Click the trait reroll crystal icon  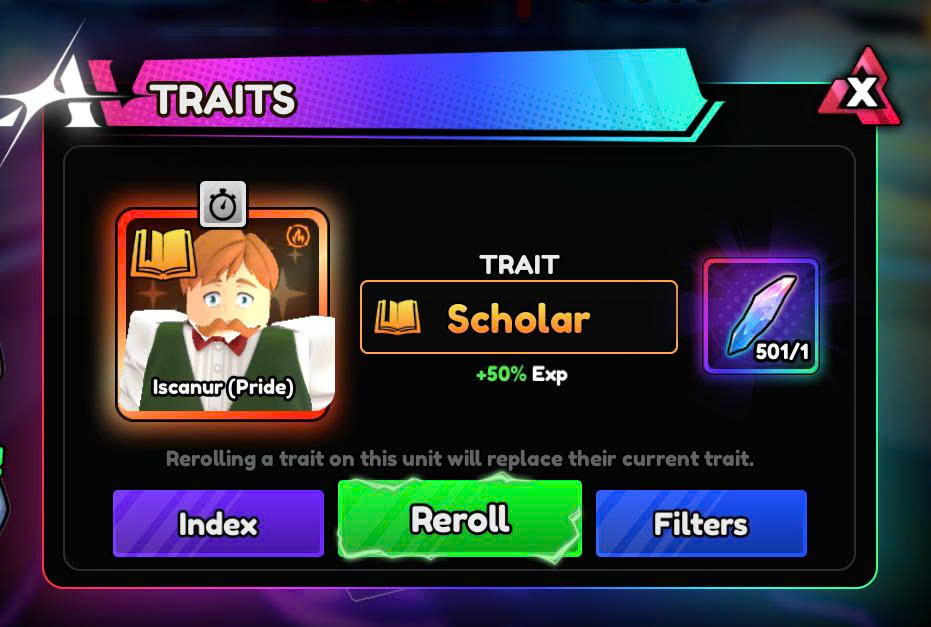[761, 316]
